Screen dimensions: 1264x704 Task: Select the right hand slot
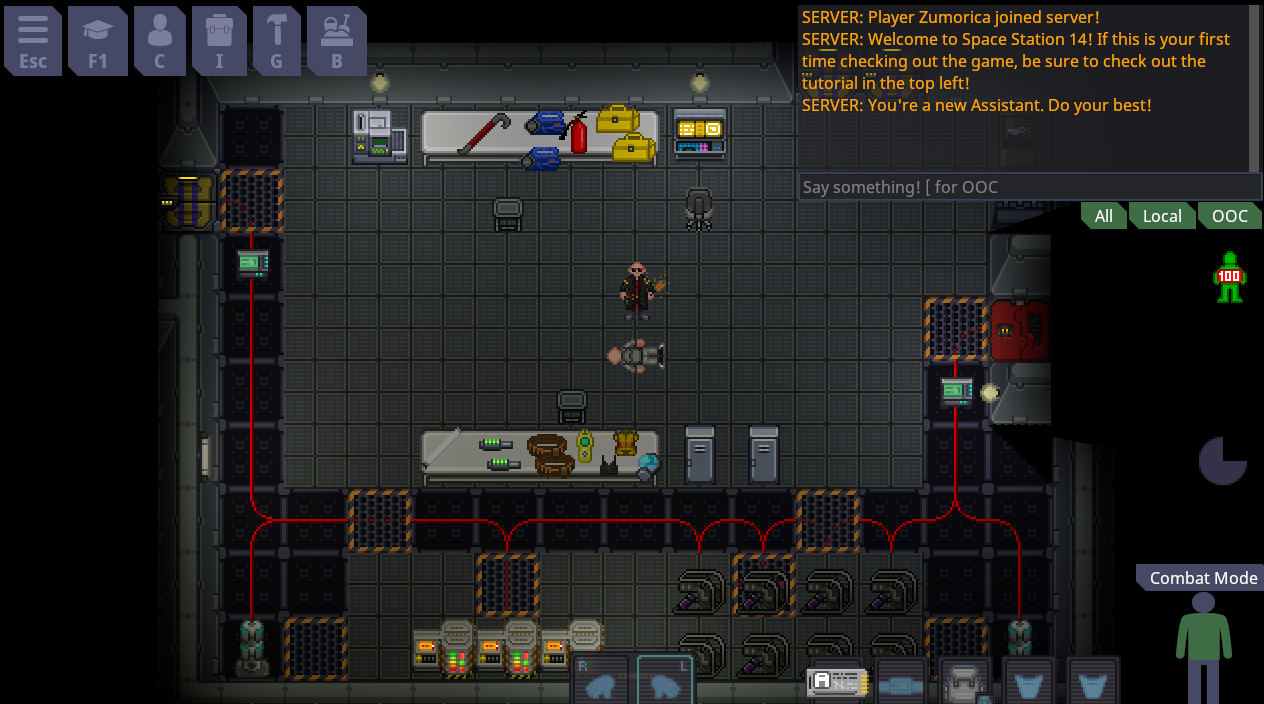pos(600,682)
